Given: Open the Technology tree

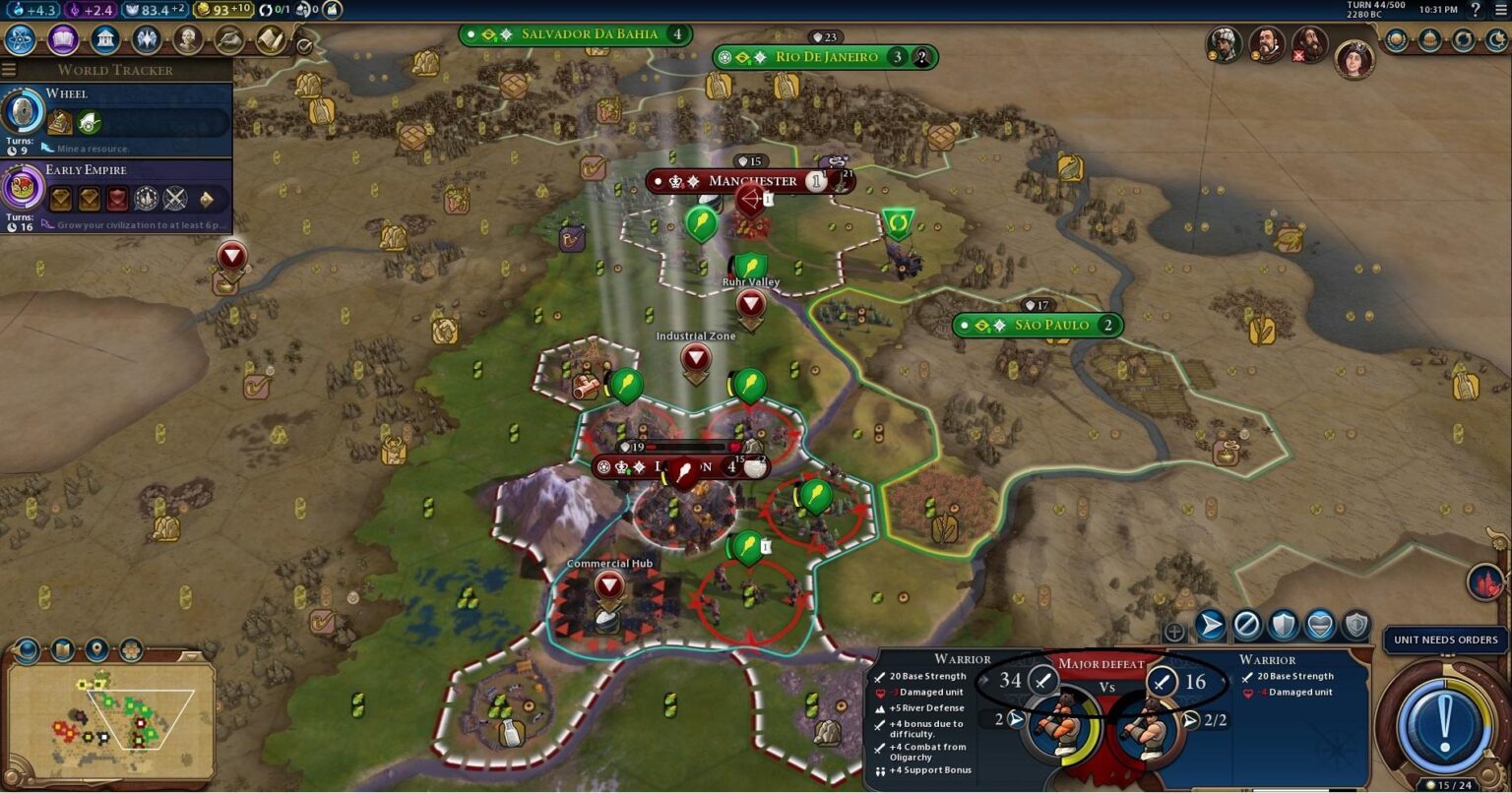Looking at the screenshot, I should coord(20,40).
